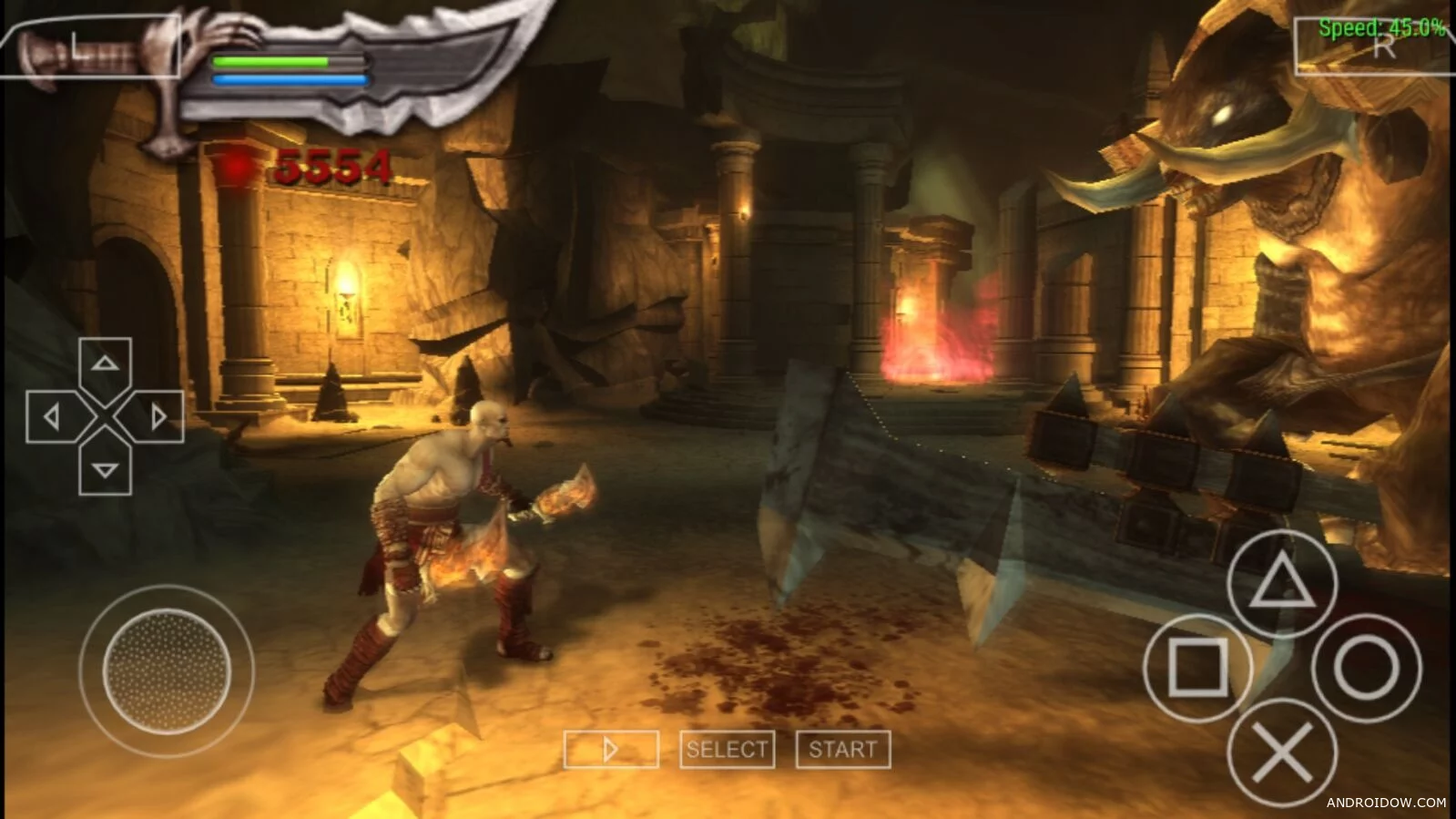The image size is (1456, 819).
Task: Tap the SELECT button
Action: click(x=727, y=750)
